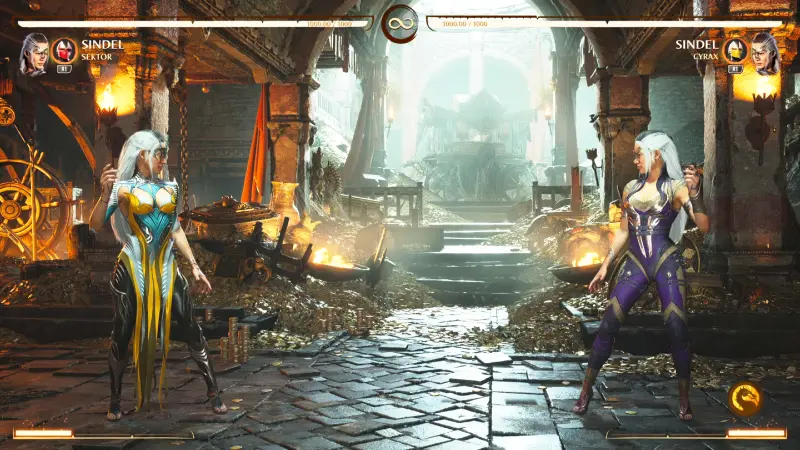Click player two's Sindel portrait
800x450 pixels.
765,52
